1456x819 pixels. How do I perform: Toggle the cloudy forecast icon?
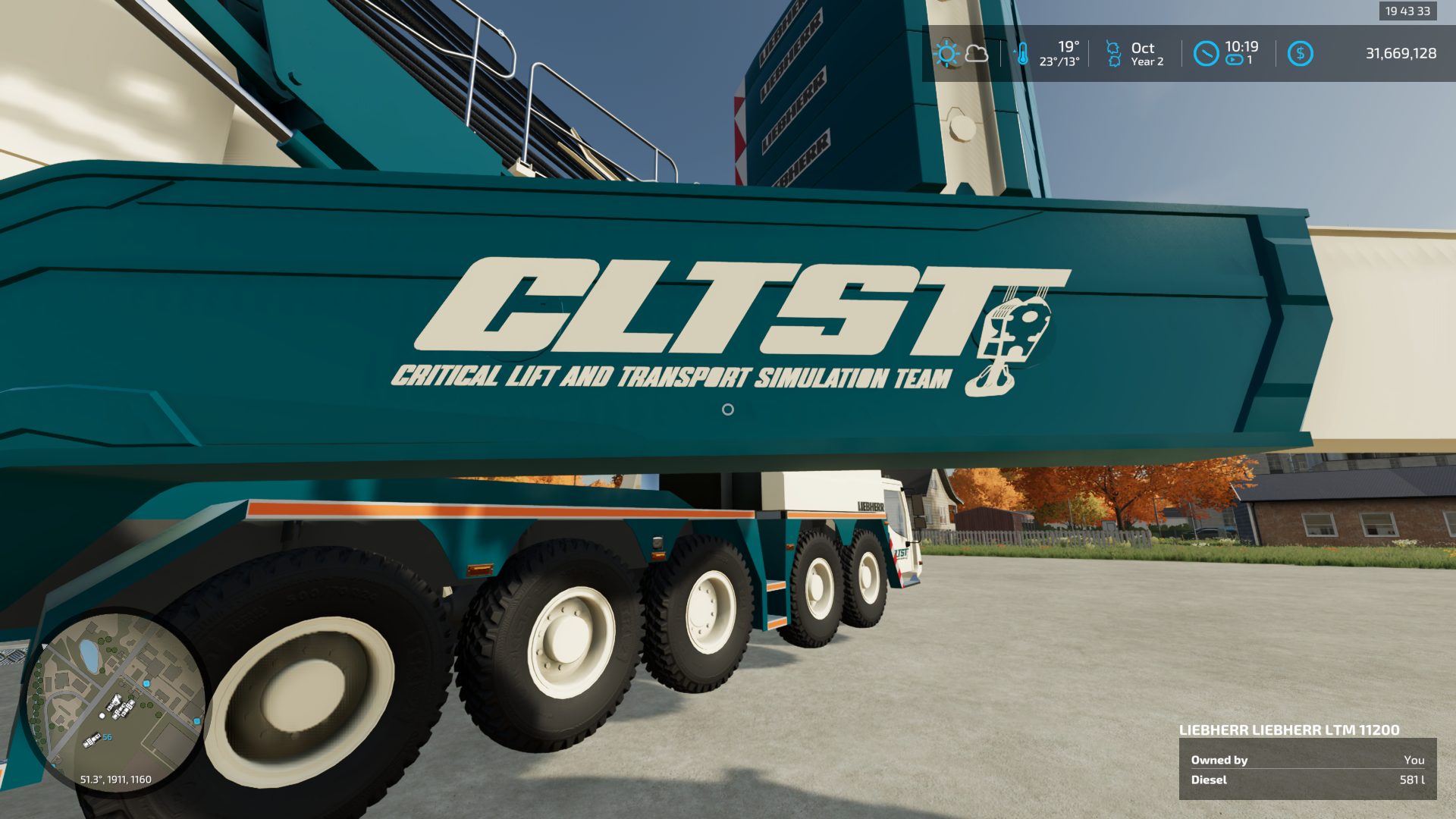[978, 53]
